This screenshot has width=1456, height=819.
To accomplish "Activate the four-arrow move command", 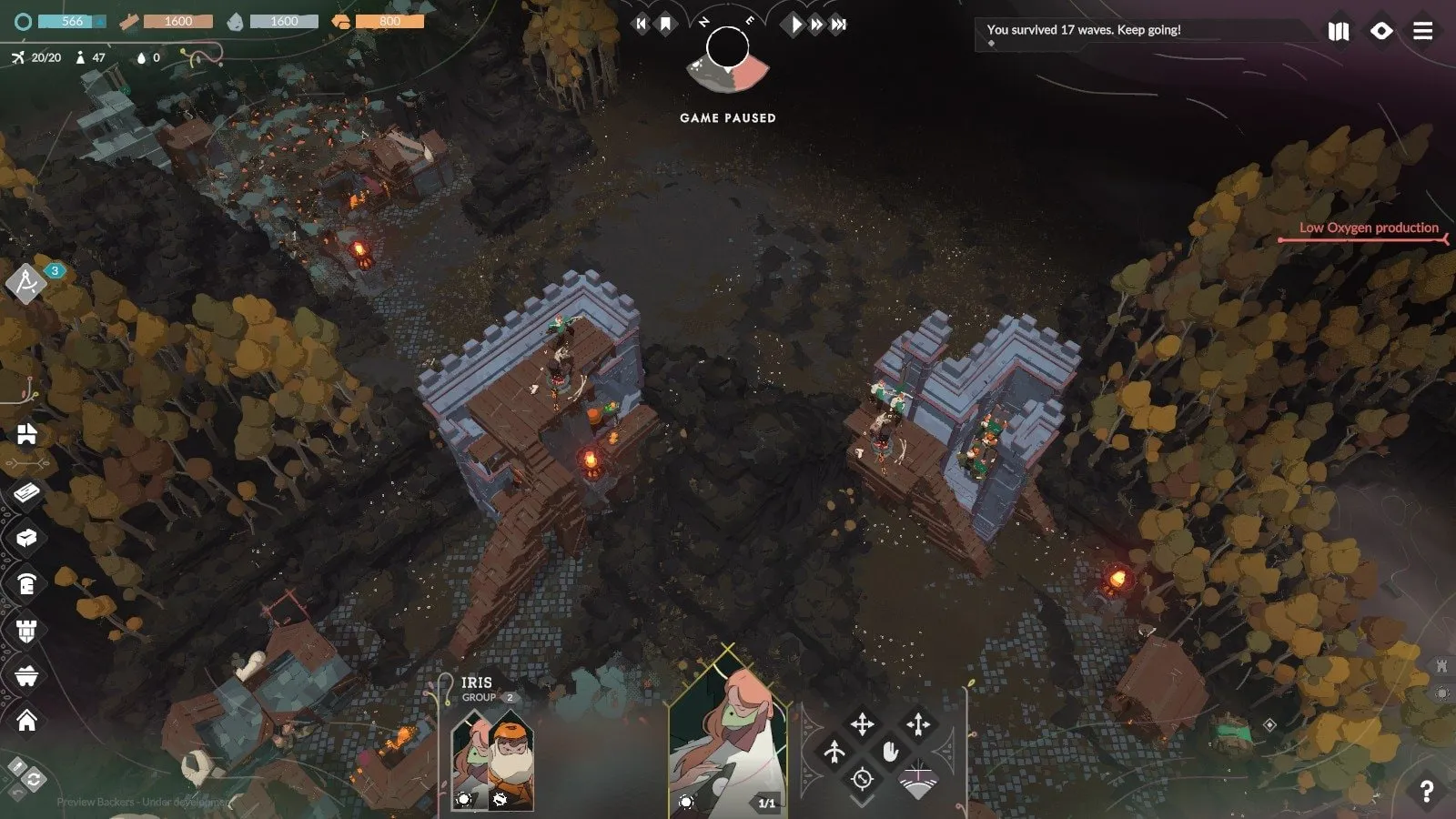I will [862, 724].
